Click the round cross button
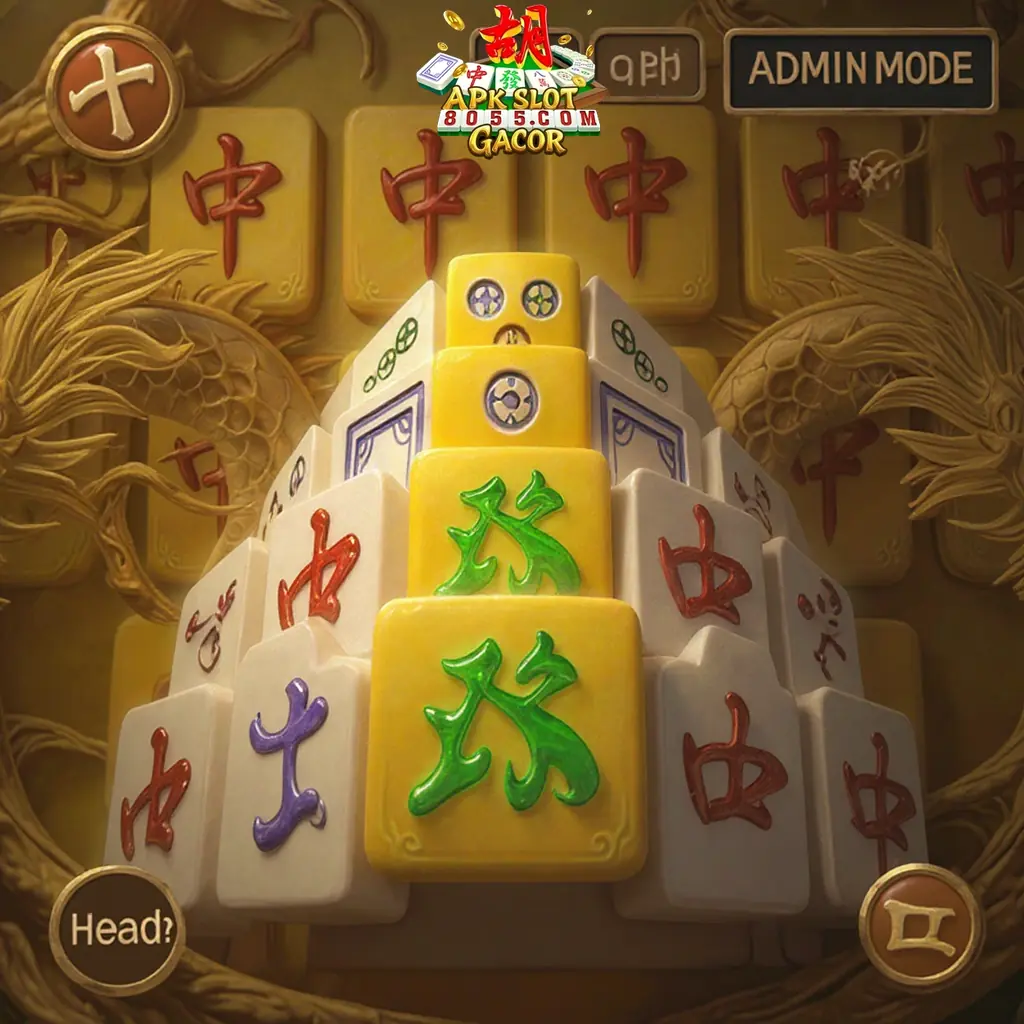Screen dimensions: 1024x1024 pos(114,92)
